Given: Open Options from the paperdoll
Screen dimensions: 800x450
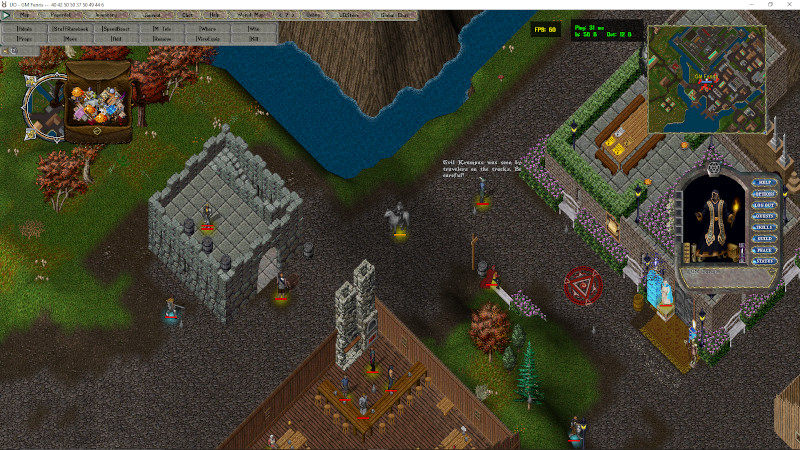Looking at the screenshot, I should (x=765, y=194).
